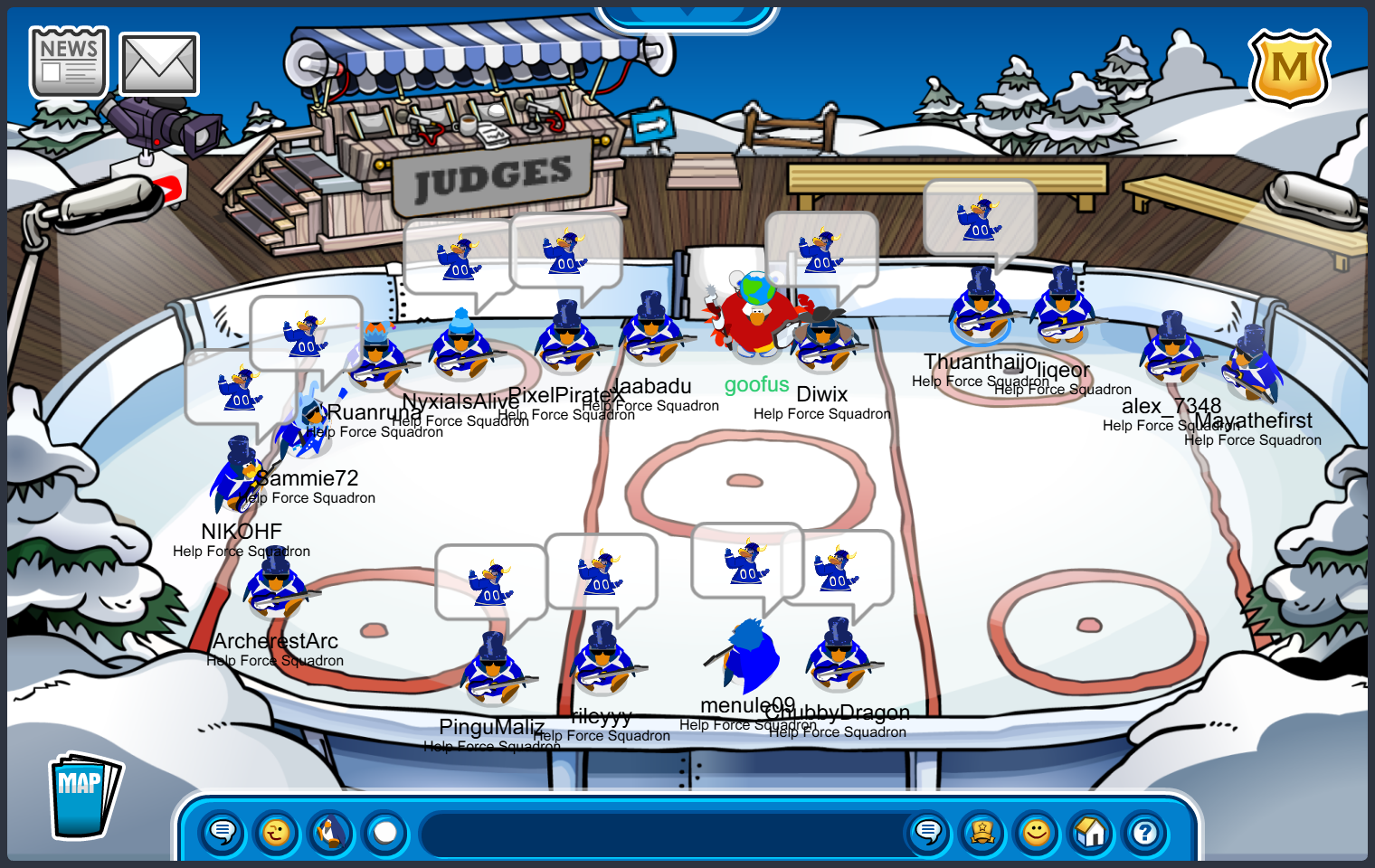Open the mail envelope inbox
Image resolution: width=1375 pixels, height=868 pixels.
[x=159, y=64]
